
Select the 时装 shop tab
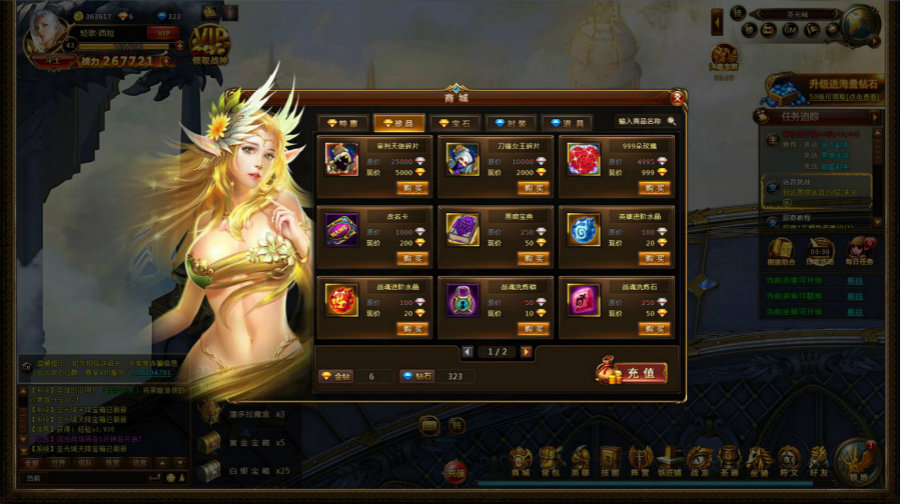(510, 122)
